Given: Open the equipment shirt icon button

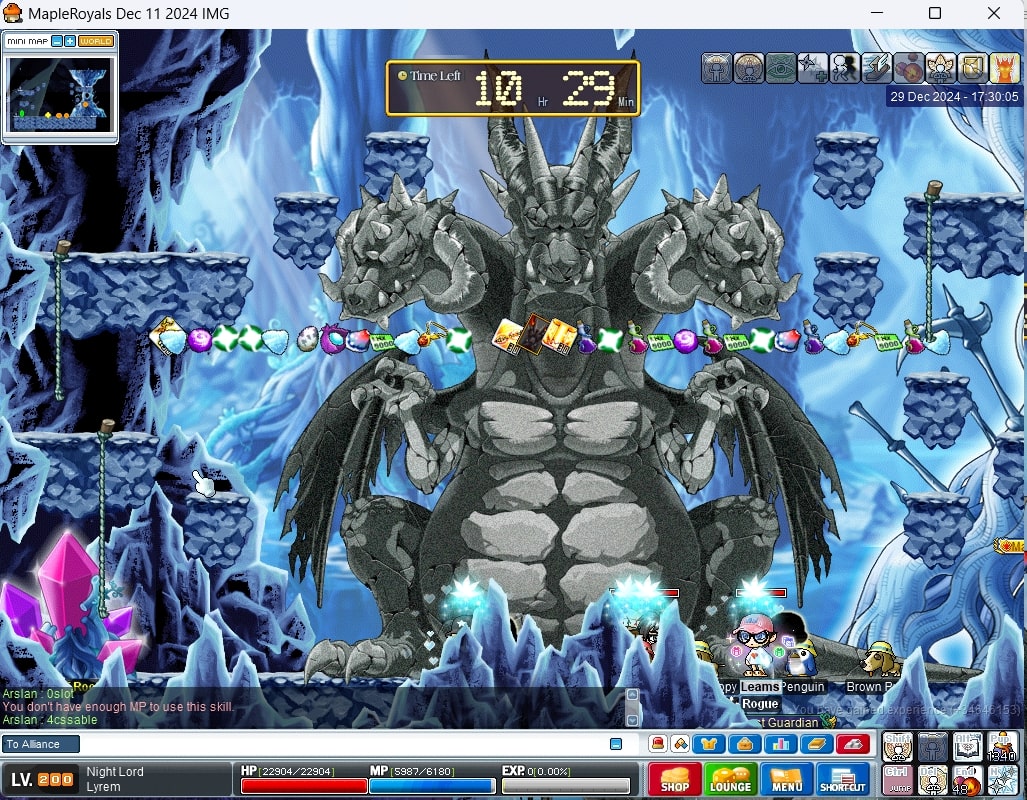Looking at the screenshot, I should tap(709, 744).
